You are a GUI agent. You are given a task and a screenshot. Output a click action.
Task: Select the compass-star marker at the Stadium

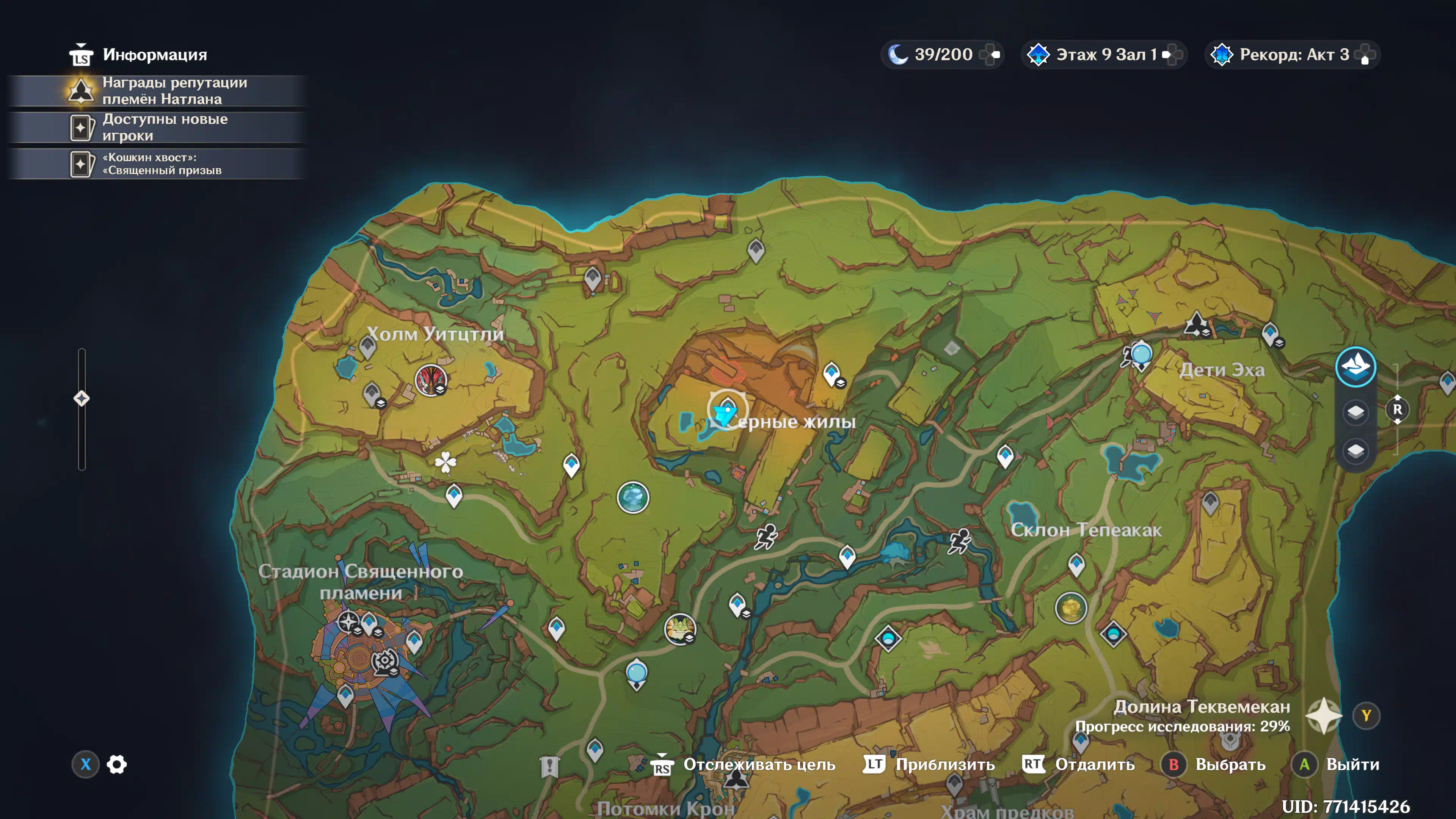point(348,622)
